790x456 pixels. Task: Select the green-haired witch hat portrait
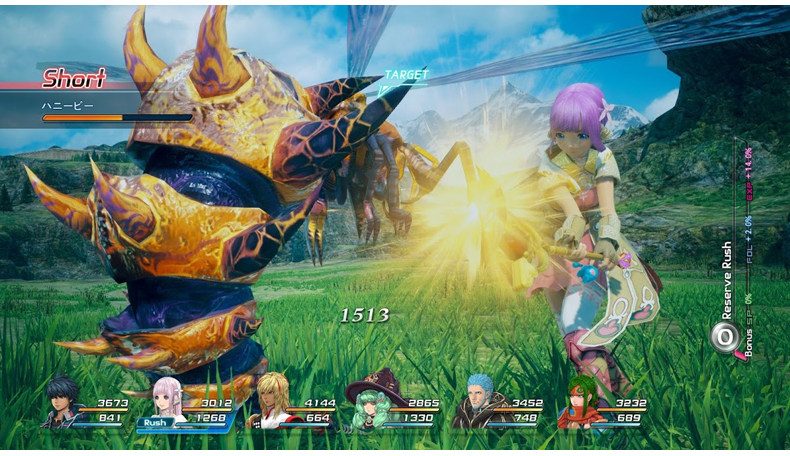(x=370, y=404)
